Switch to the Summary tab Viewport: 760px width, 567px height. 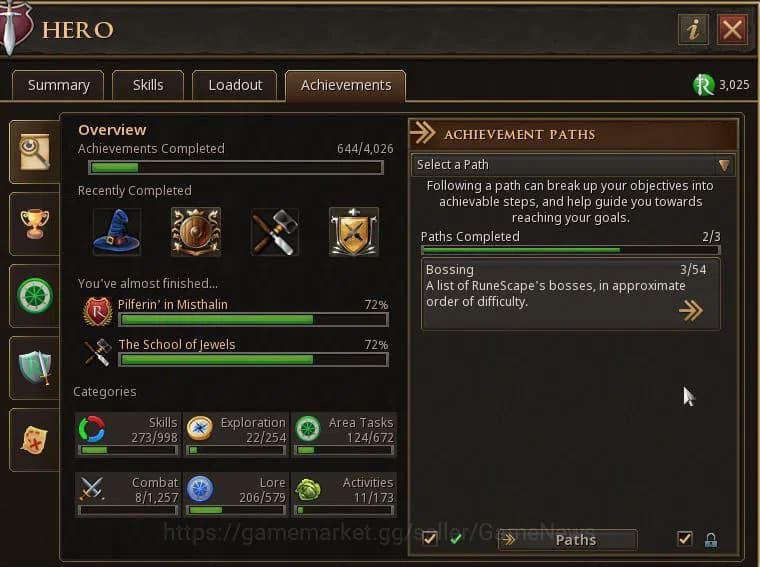(x=58, y=85)
